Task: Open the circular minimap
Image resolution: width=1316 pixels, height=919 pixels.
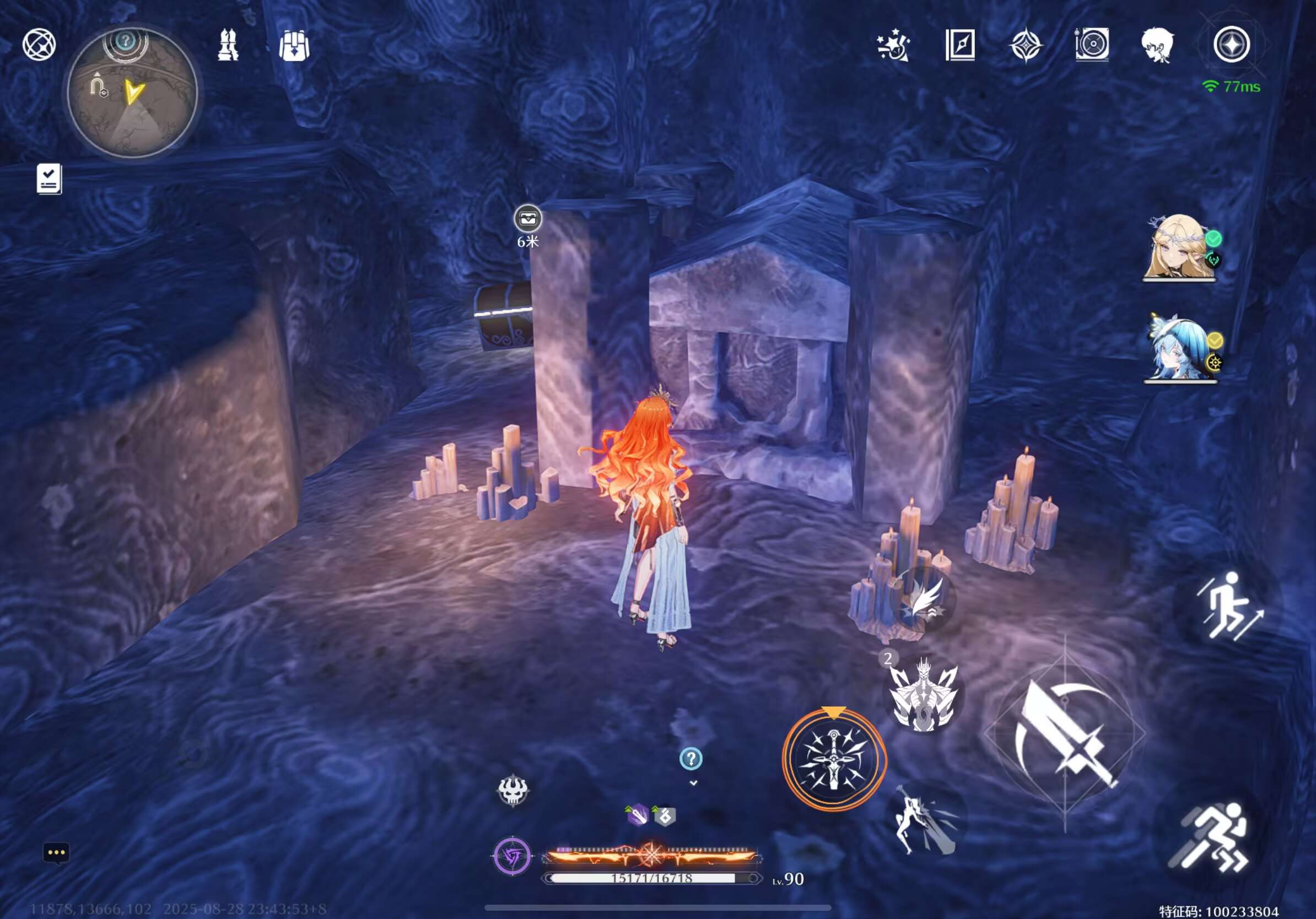Action: [x=132, y=93]
